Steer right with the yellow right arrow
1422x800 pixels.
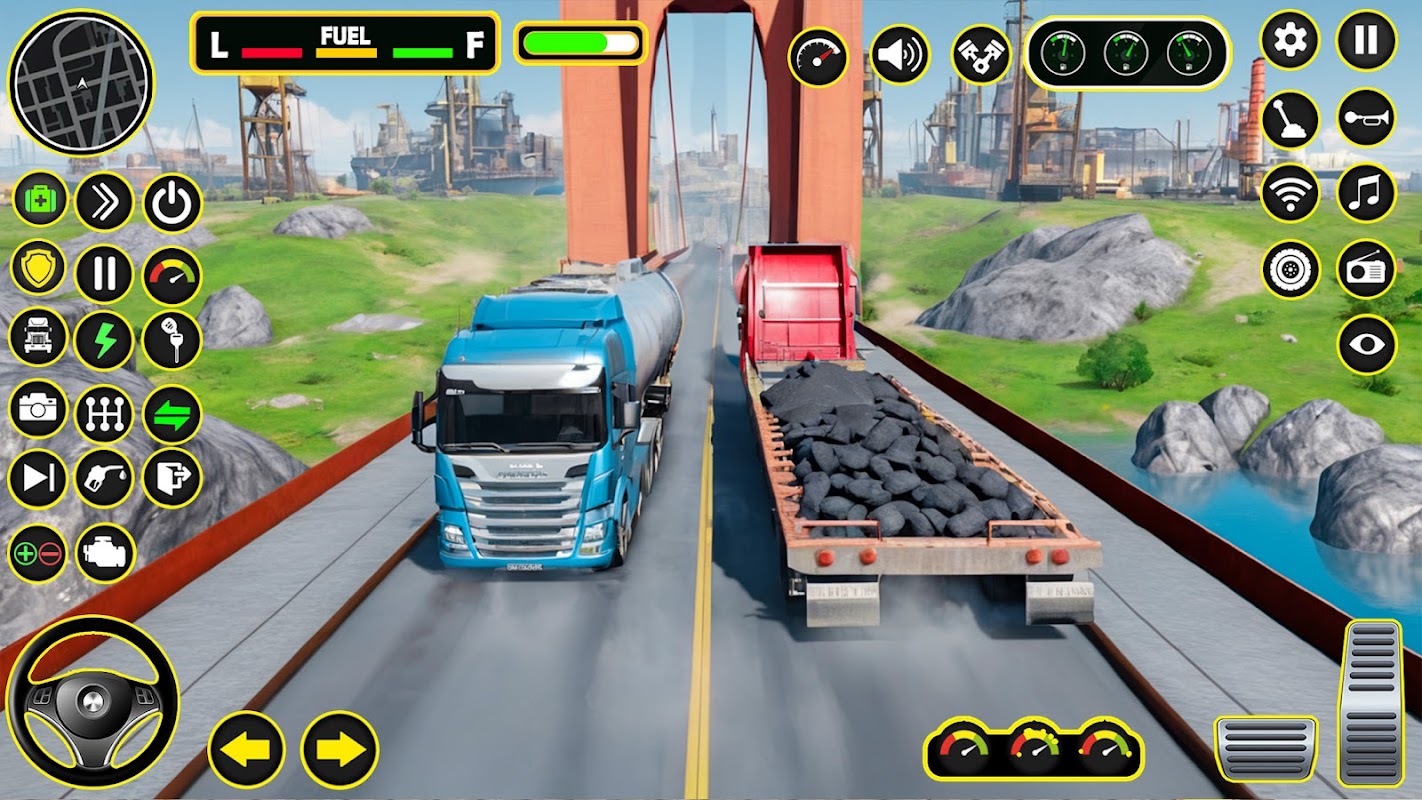pyautogui.click(x=340, y=749)
